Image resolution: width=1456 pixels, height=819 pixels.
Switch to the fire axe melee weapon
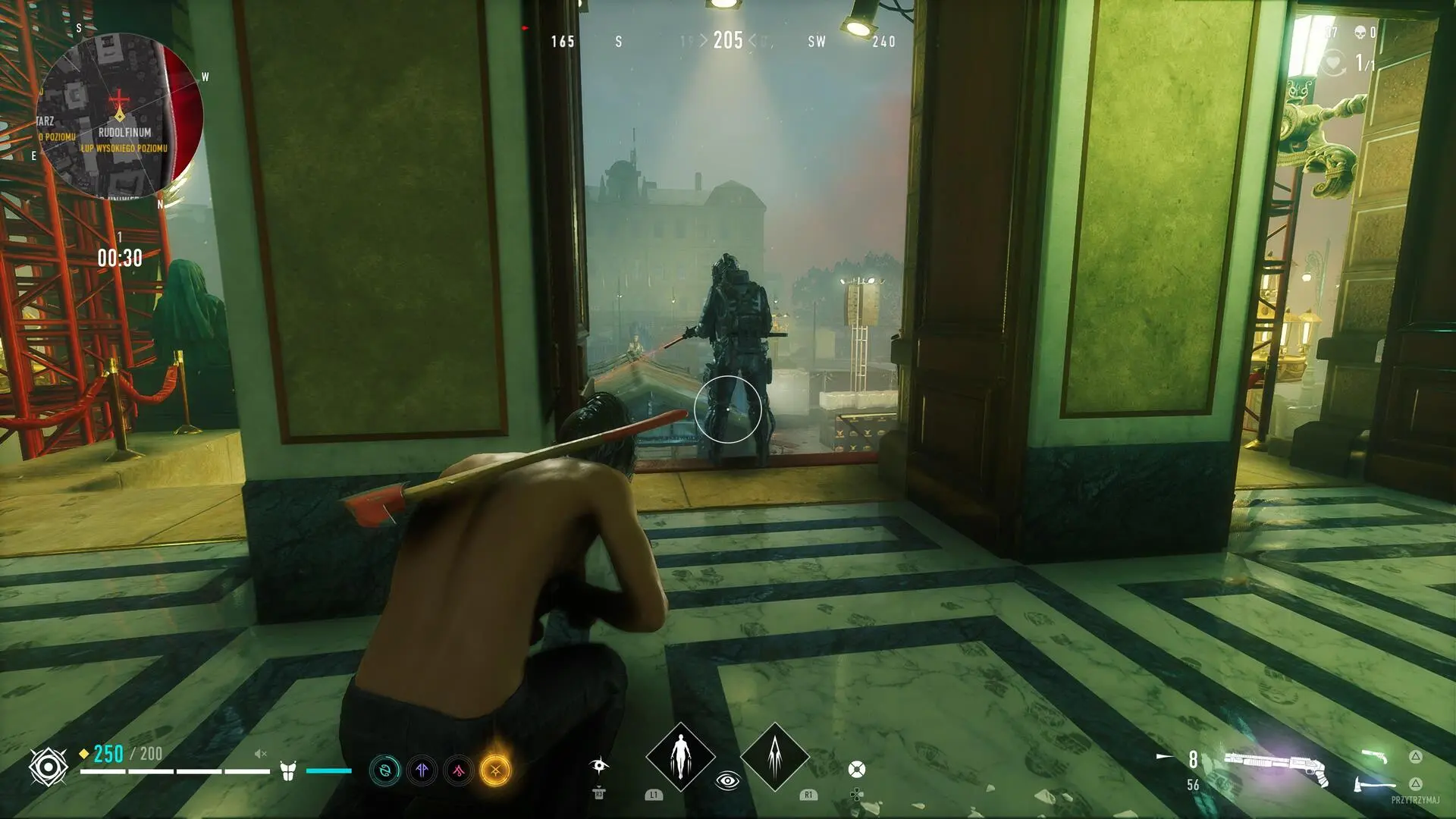pos(1374,784)
